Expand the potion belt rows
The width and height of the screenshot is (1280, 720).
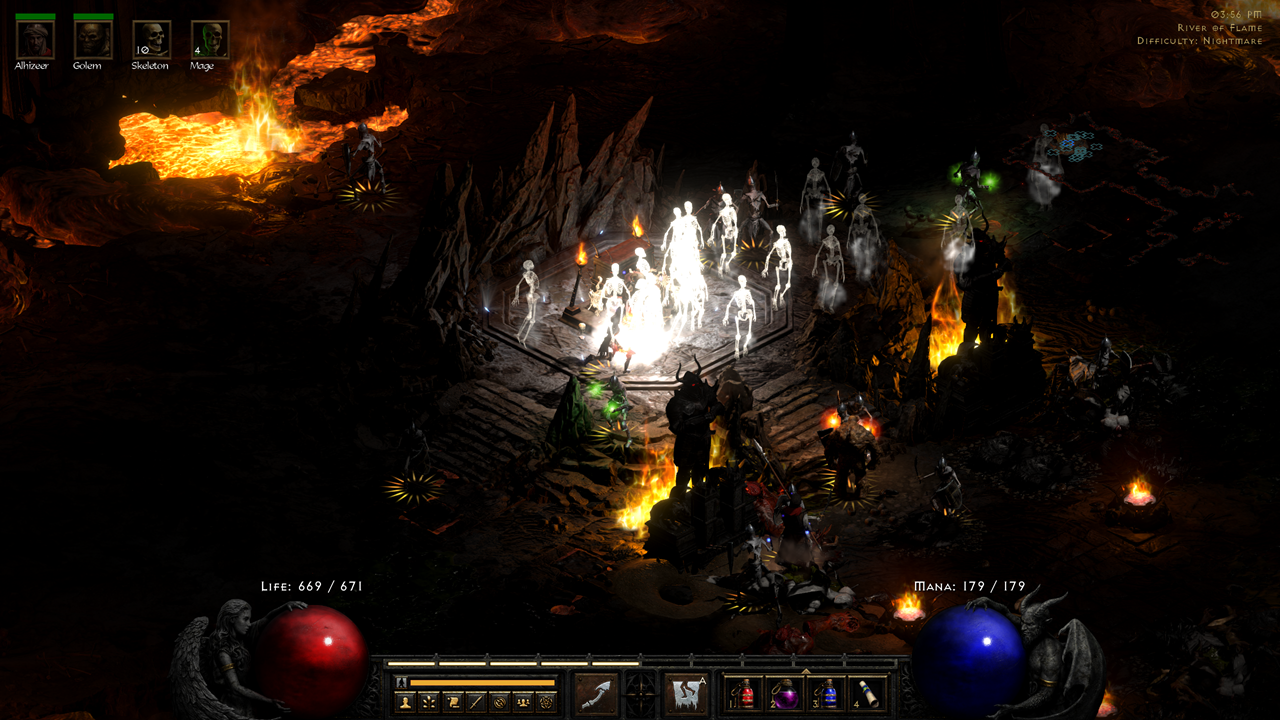click(x=806, y=670)
